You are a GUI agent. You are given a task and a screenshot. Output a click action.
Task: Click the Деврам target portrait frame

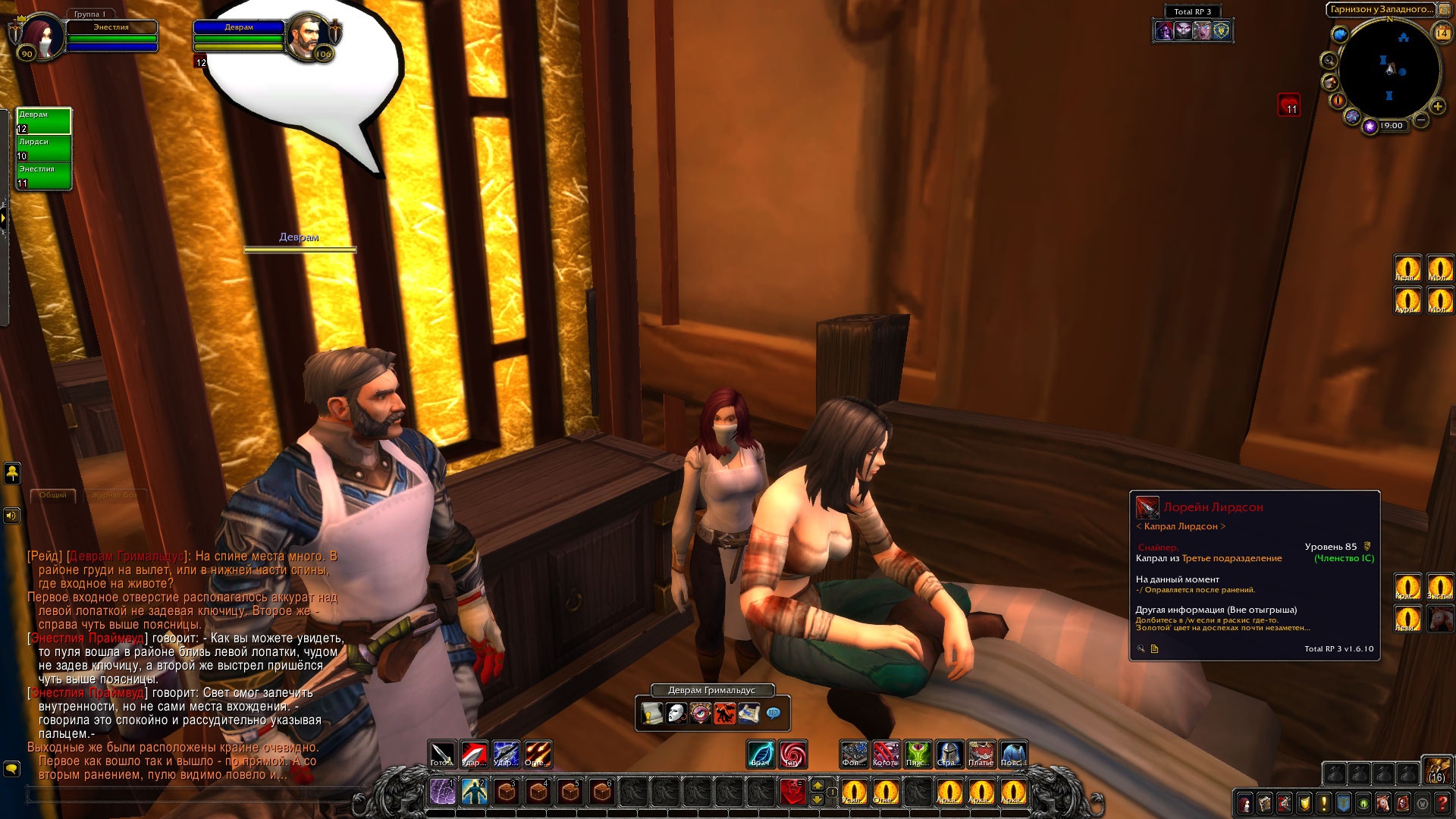click(308, 35)
